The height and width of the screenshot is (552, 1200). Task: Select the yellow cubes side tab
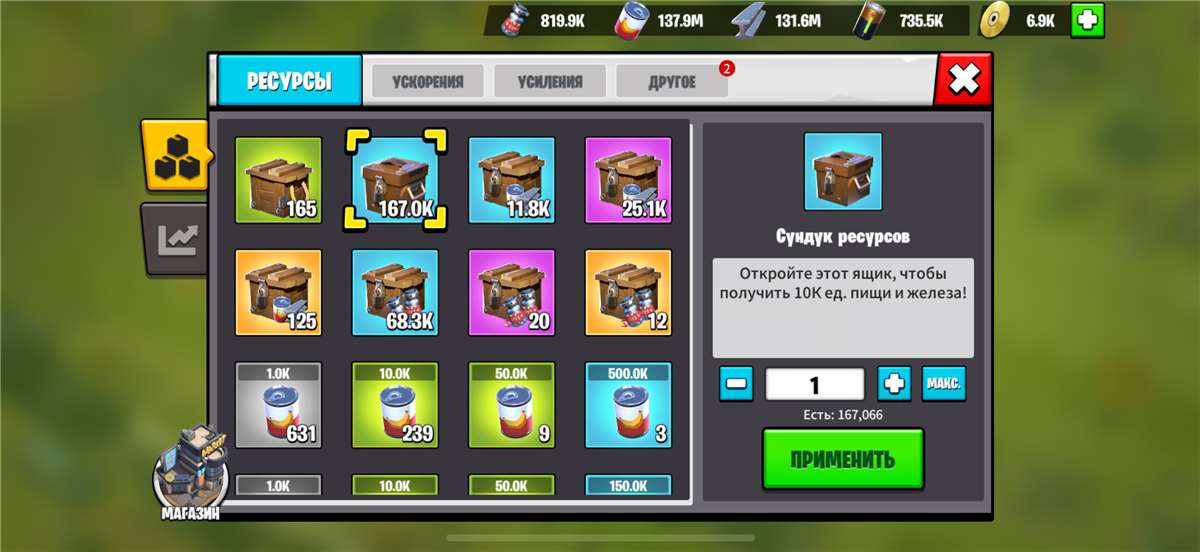coord(174,154)
